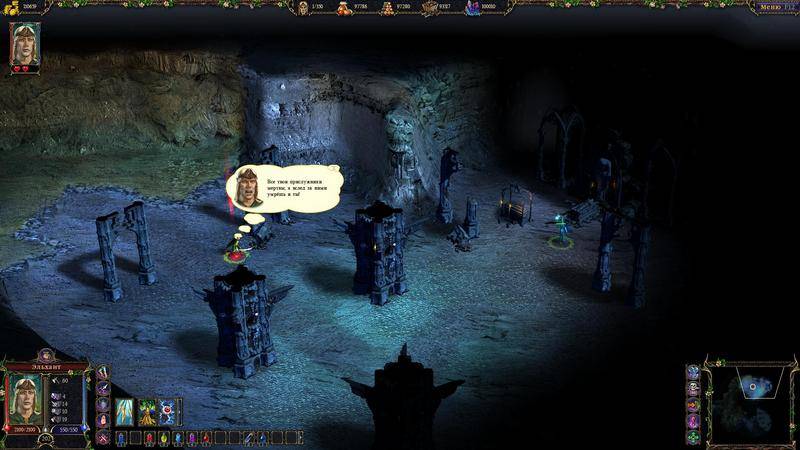
Task: Click the large hero portrait in the status panel
Action: tap(23, 397)
